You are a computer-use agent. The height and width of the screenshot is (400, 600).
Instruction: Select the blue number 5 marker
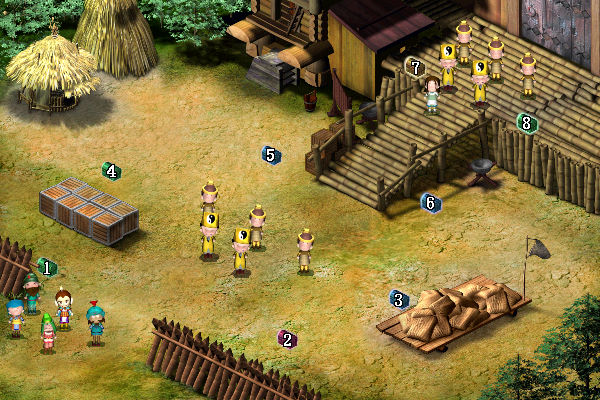click(x=270, y=154)
